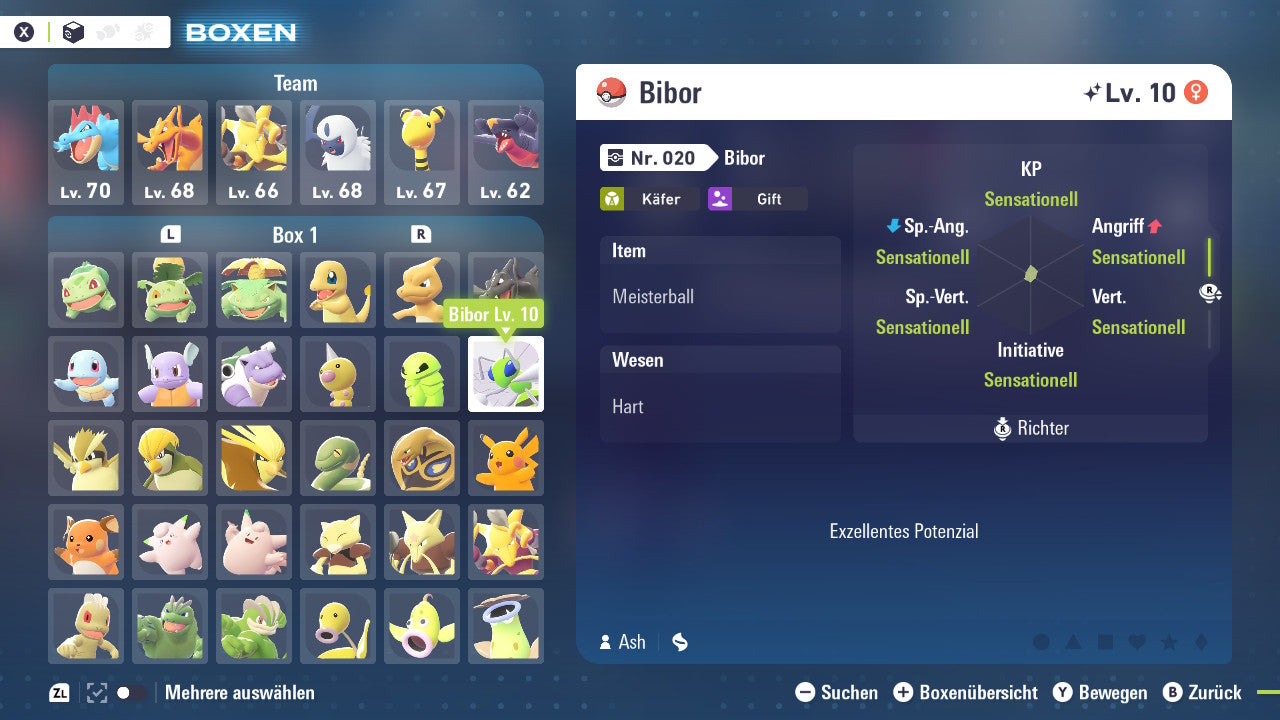Click the female gender symbol beside Lv. 10

[x=1197, y=90]
